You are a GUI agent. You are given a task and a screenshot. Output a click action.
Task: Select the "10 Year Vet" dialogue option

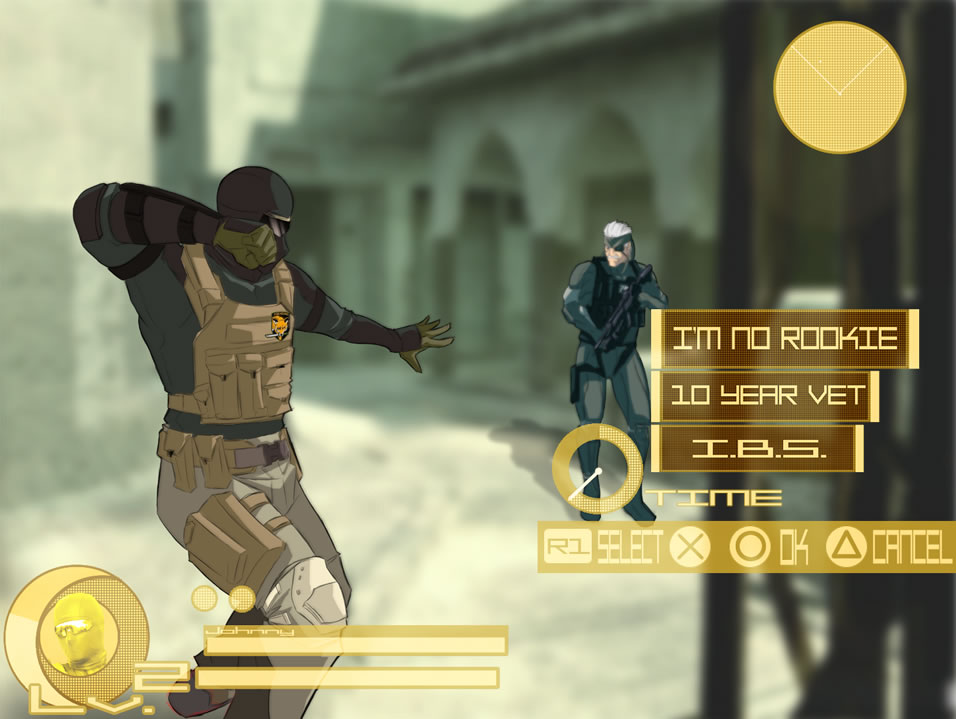tap(765, 396)
